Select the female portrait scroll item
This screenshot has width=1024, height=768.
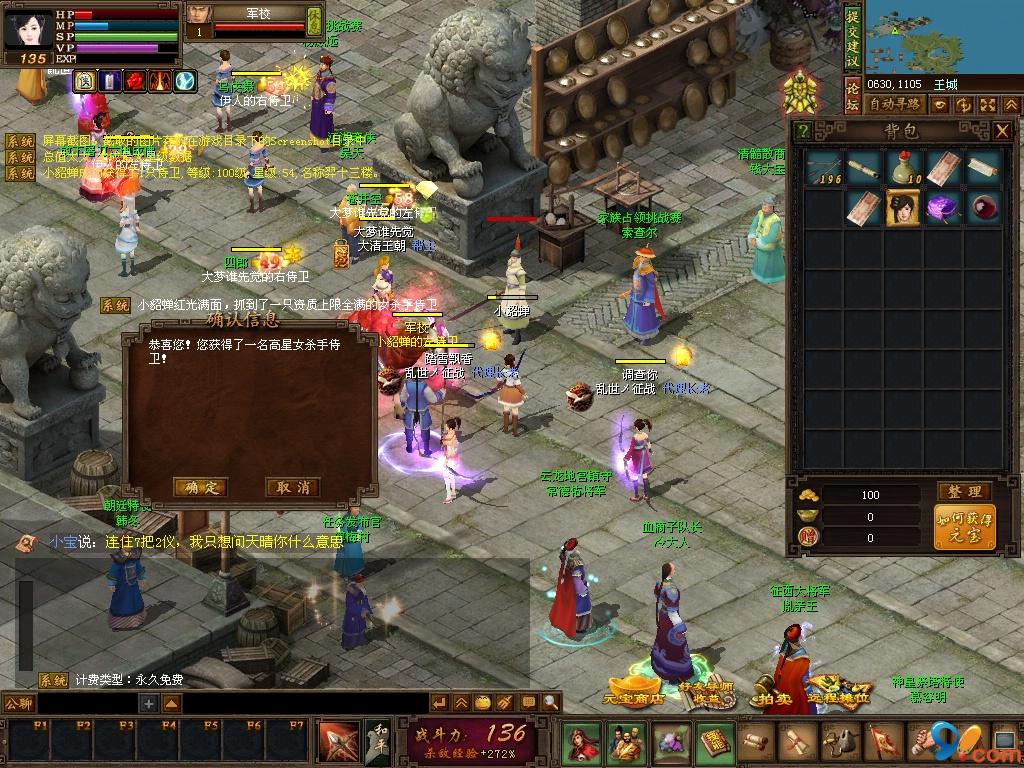point(903,208)
